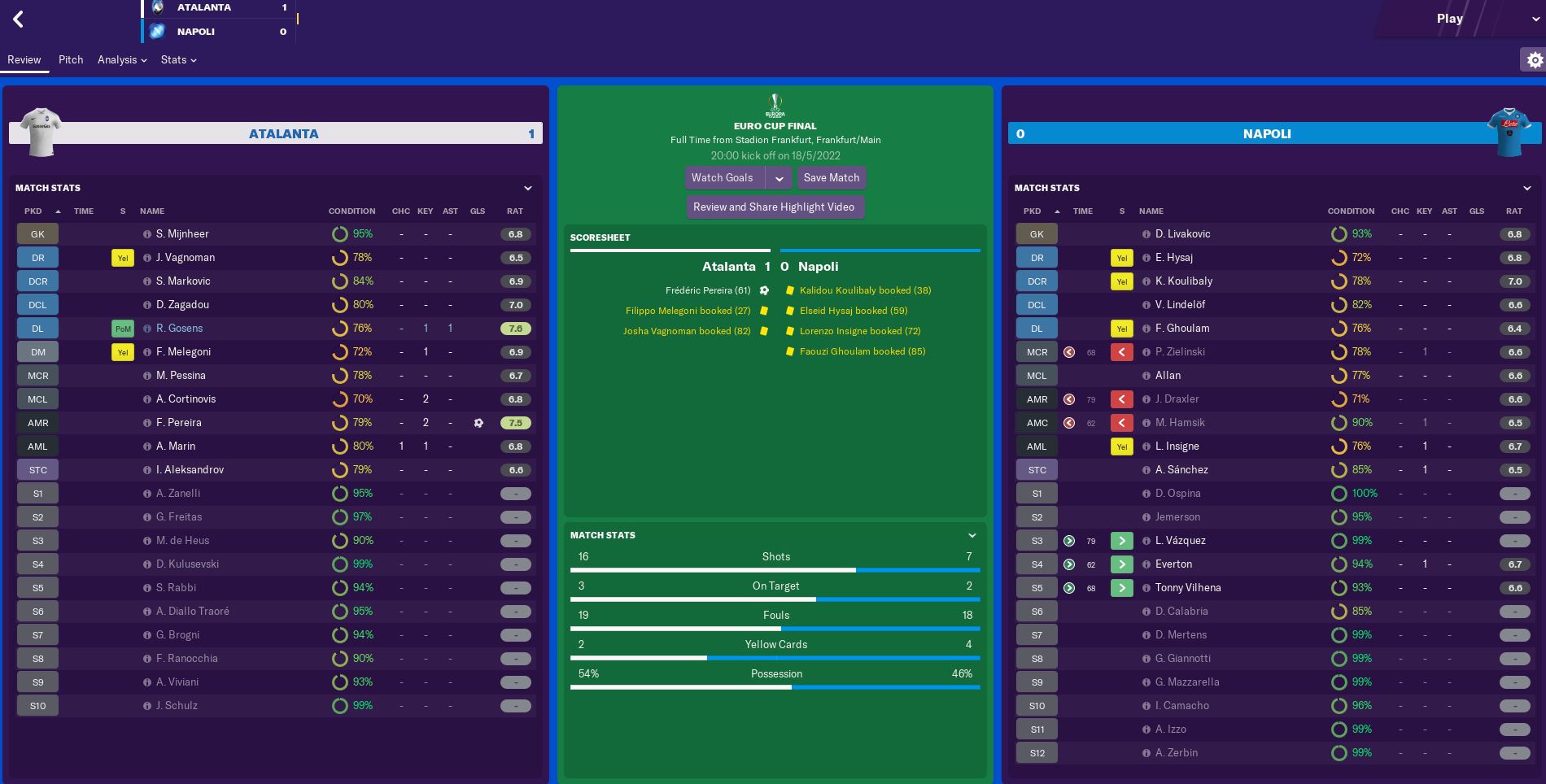1546x784 pixels.
Task: Expand the Watch Goals dropdown
Action: (780, 177)
